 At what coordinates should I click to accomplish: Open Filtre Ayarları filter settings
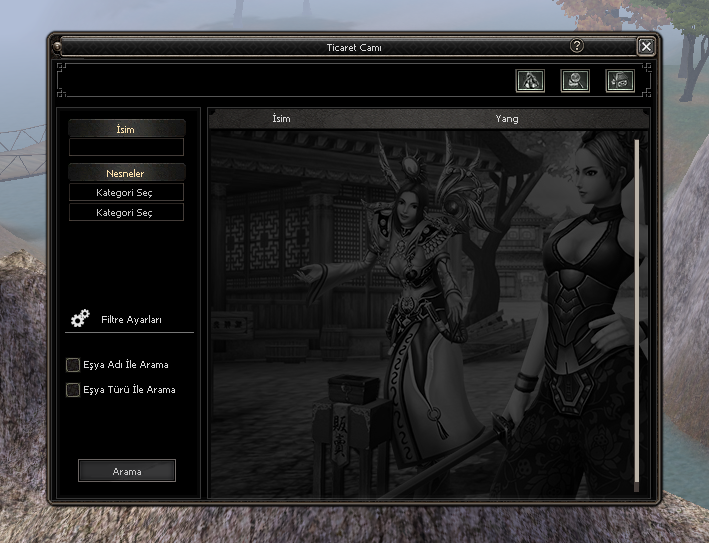(x=130, y=320)
